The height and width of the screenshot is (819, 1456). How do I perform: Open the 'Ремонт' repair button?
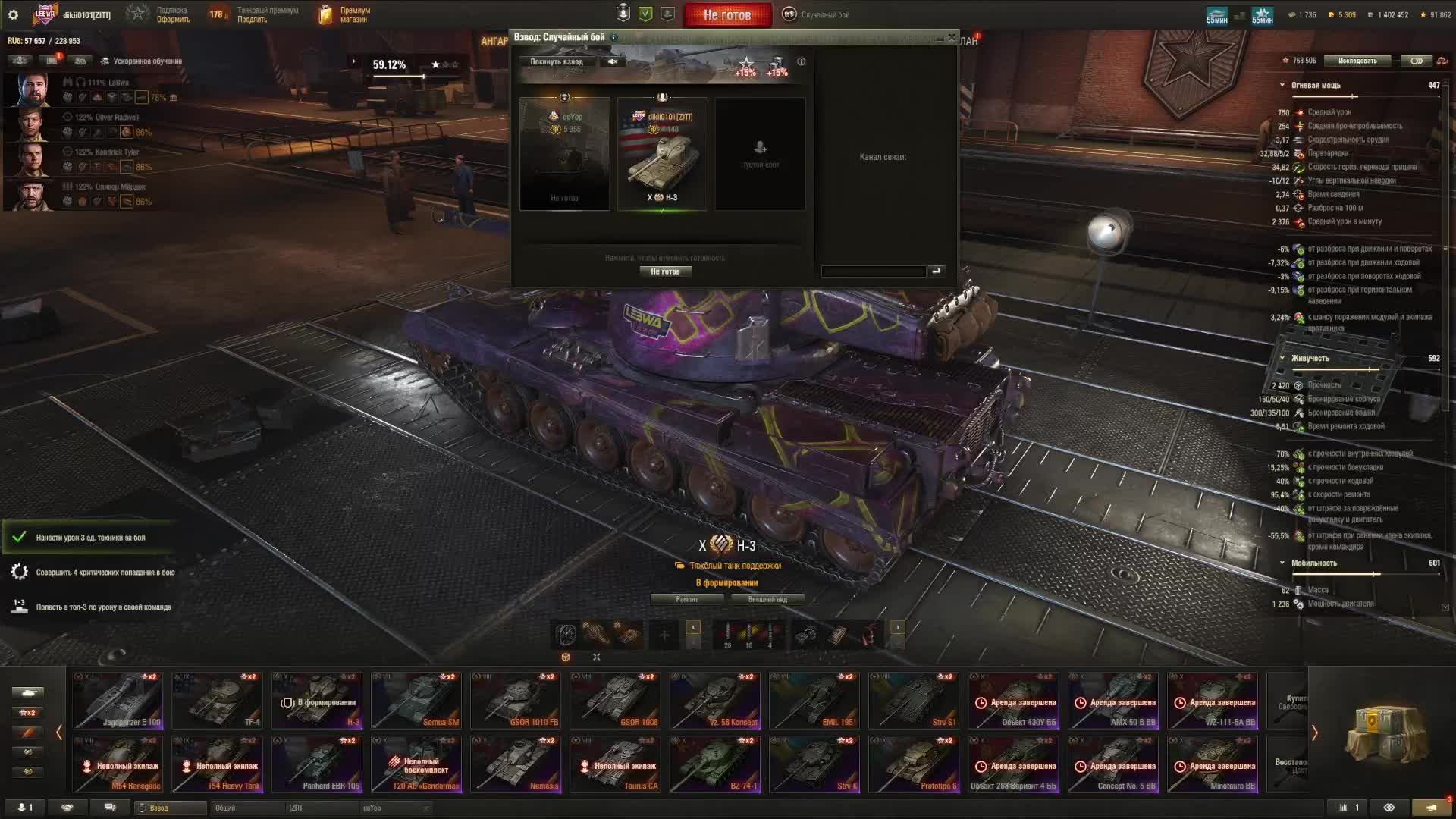tap(687, 599)
